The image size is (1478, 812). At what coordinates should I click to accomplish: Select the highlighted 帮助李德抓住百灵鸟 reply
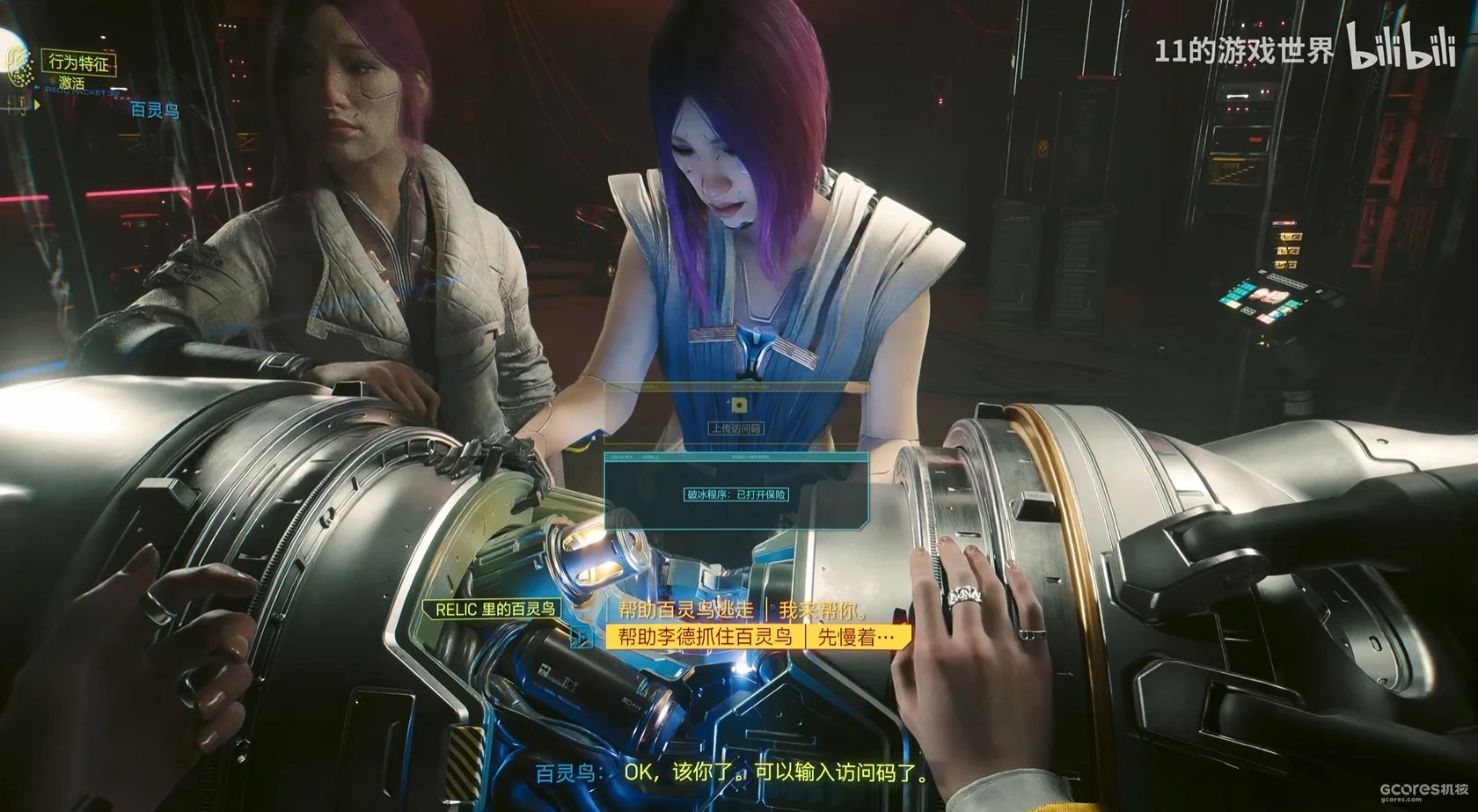(x=706, y=637)
